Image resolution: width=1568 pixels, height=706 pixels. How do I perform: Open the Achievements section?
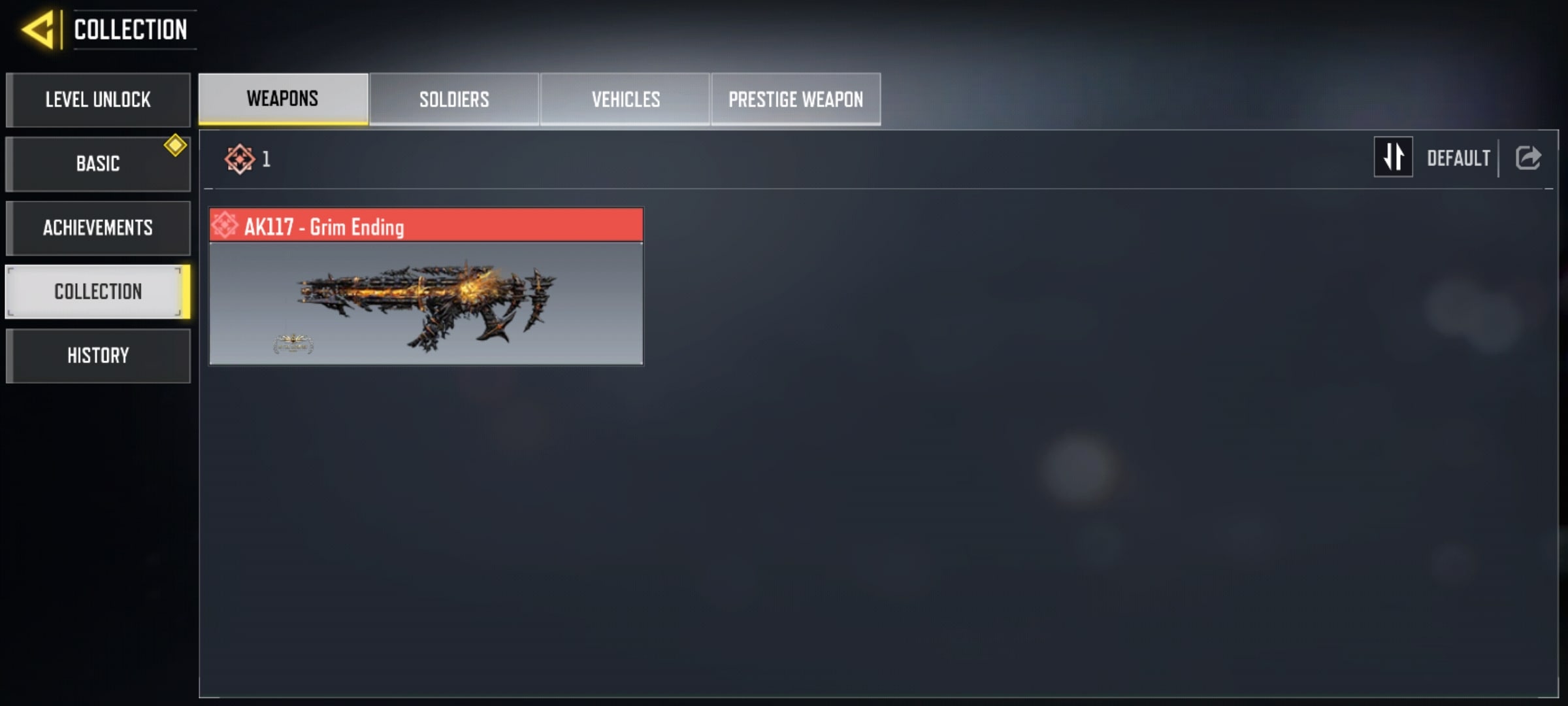[x=98, y=227]
